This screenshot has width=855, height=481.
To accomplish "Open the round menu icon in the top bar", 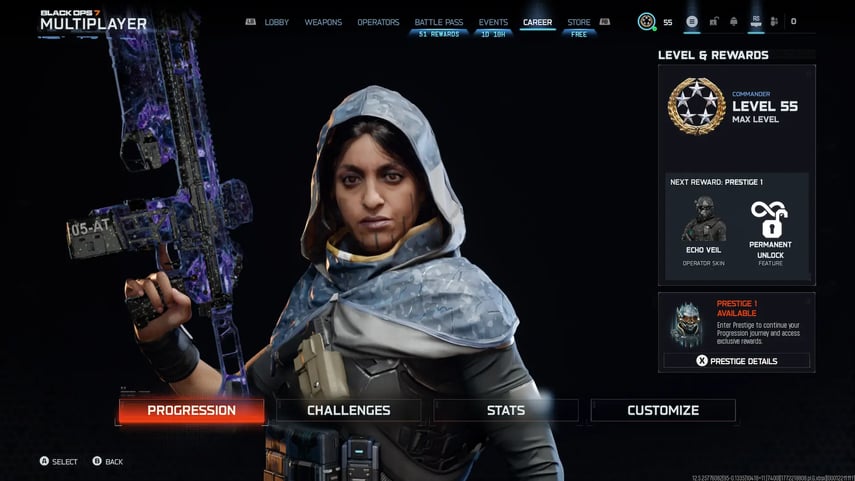I will (692, 22).
